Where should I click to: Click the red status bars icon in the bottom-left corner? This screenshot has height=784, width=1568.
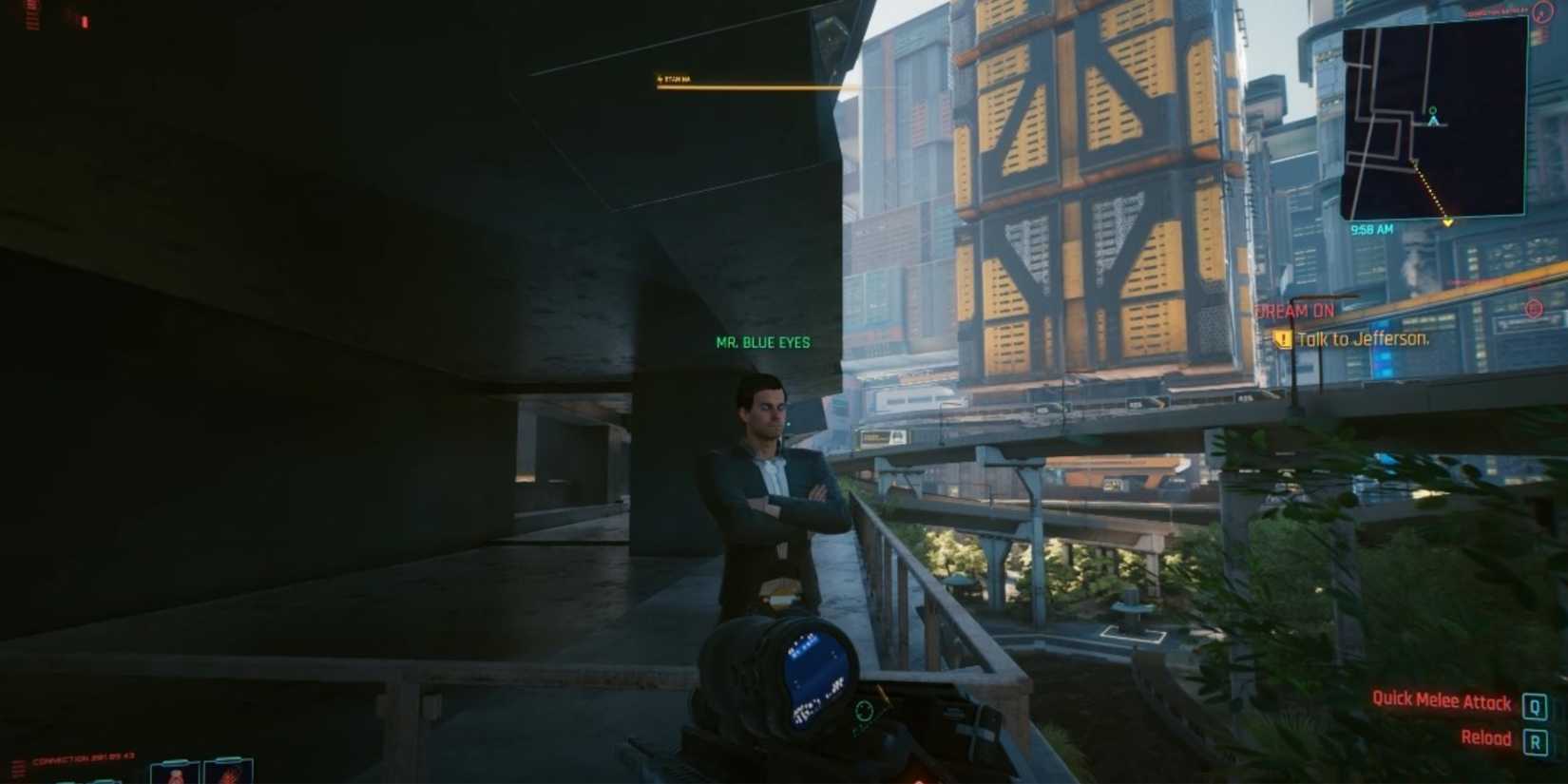click(17, 770)
